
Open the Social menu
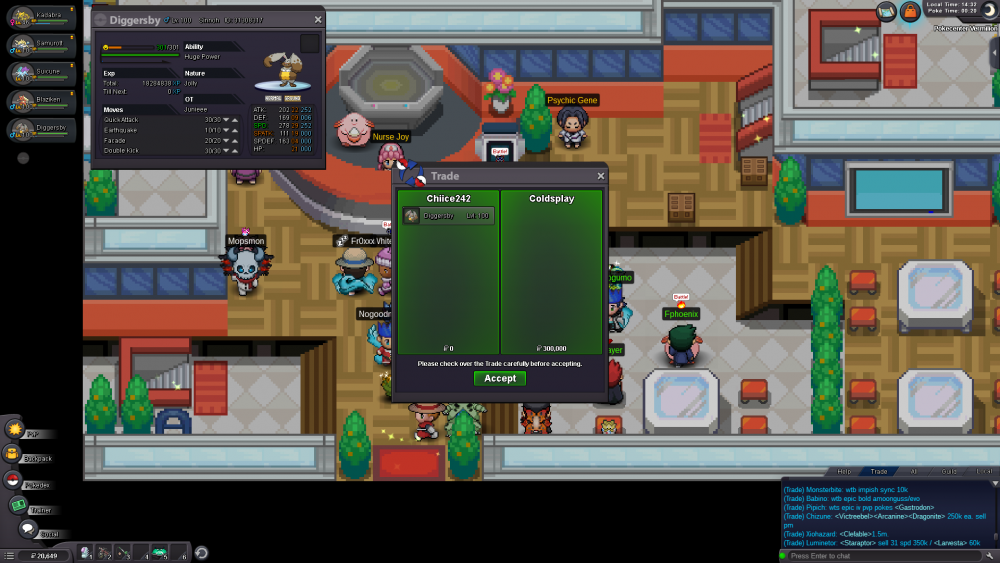click(x=28, y=529)
